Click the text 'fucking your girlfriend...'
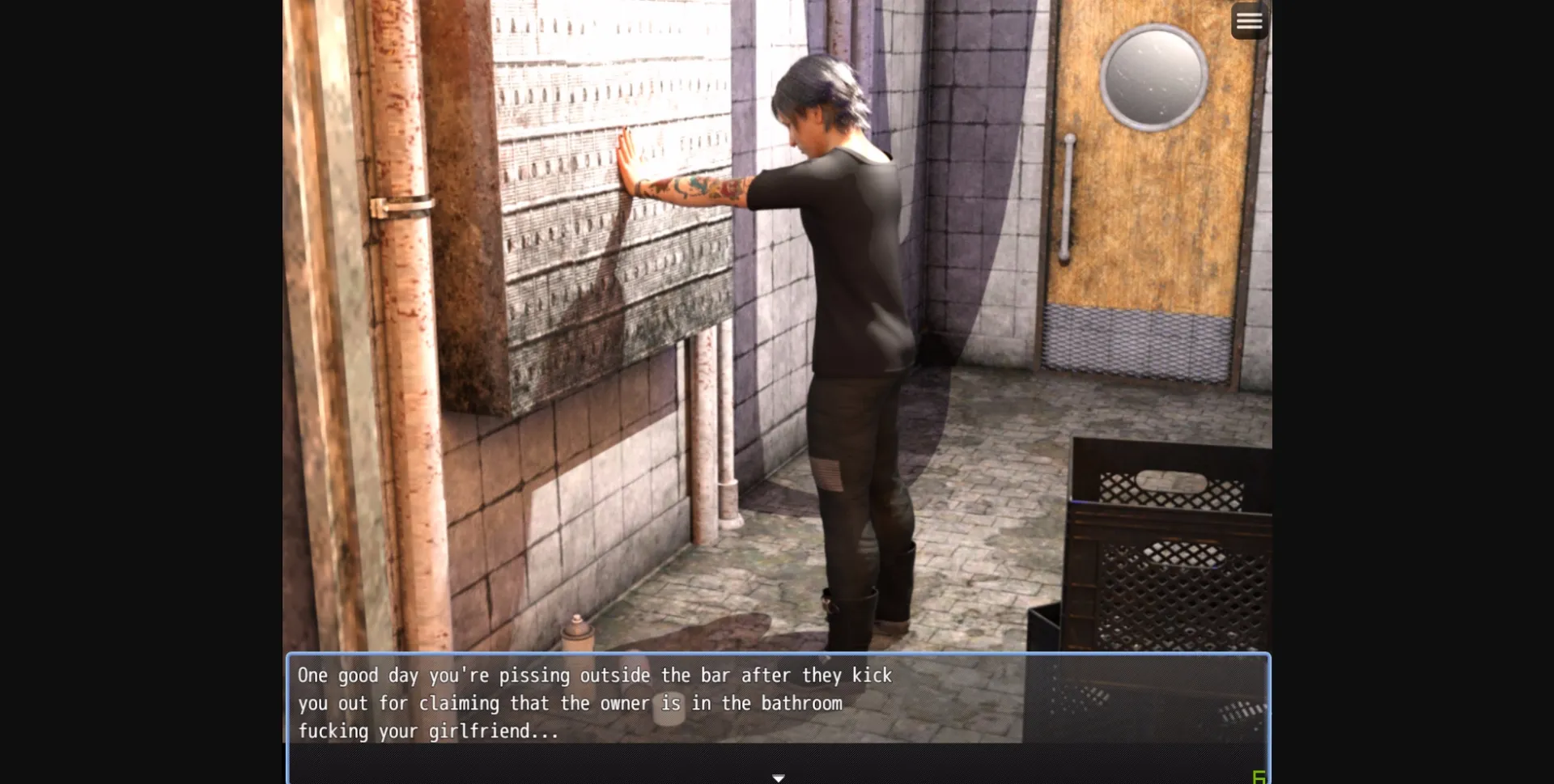 tap(427, 731)
